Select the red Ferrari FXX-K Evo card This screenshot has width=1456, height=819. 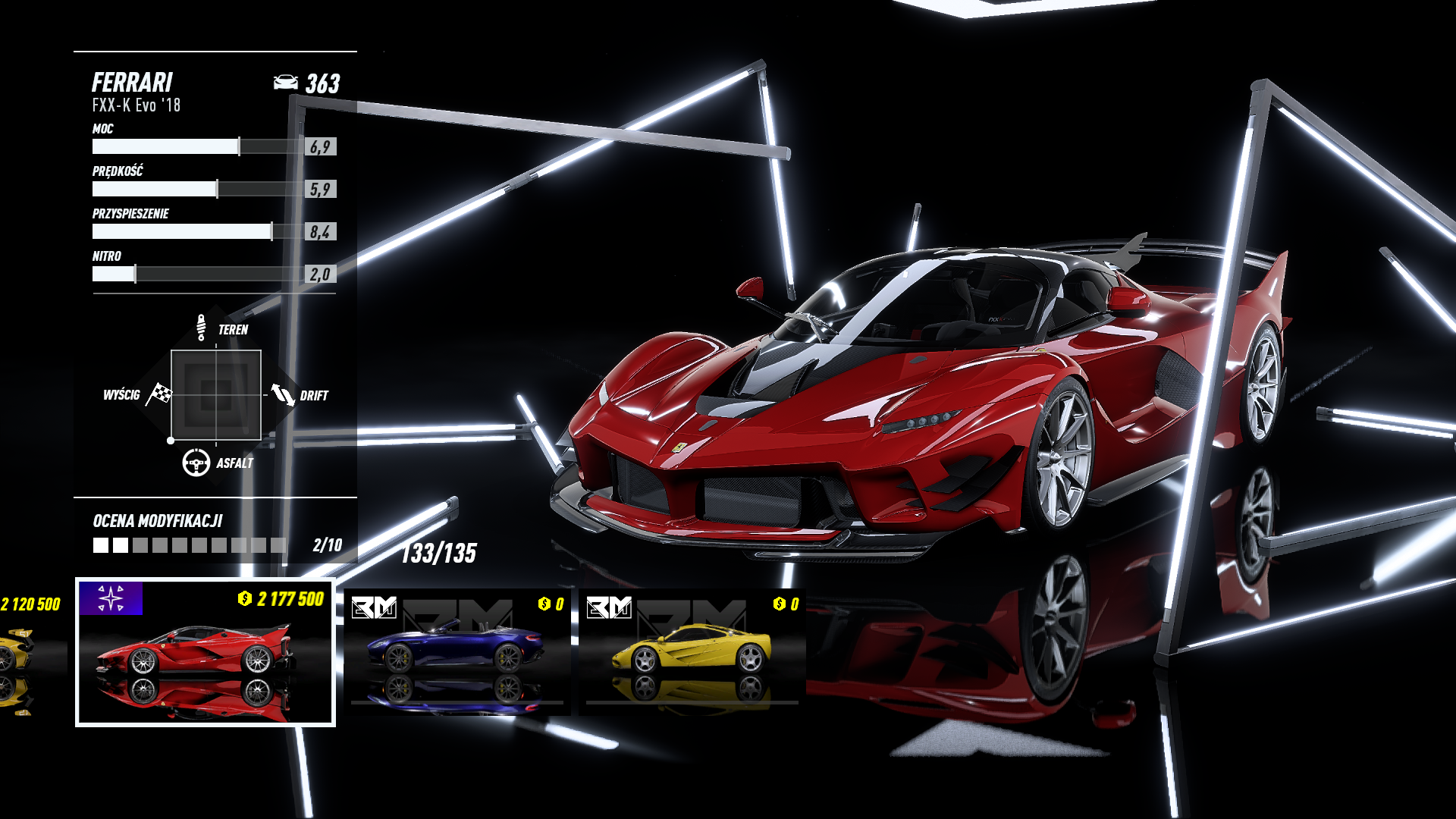tap(205, 652)
